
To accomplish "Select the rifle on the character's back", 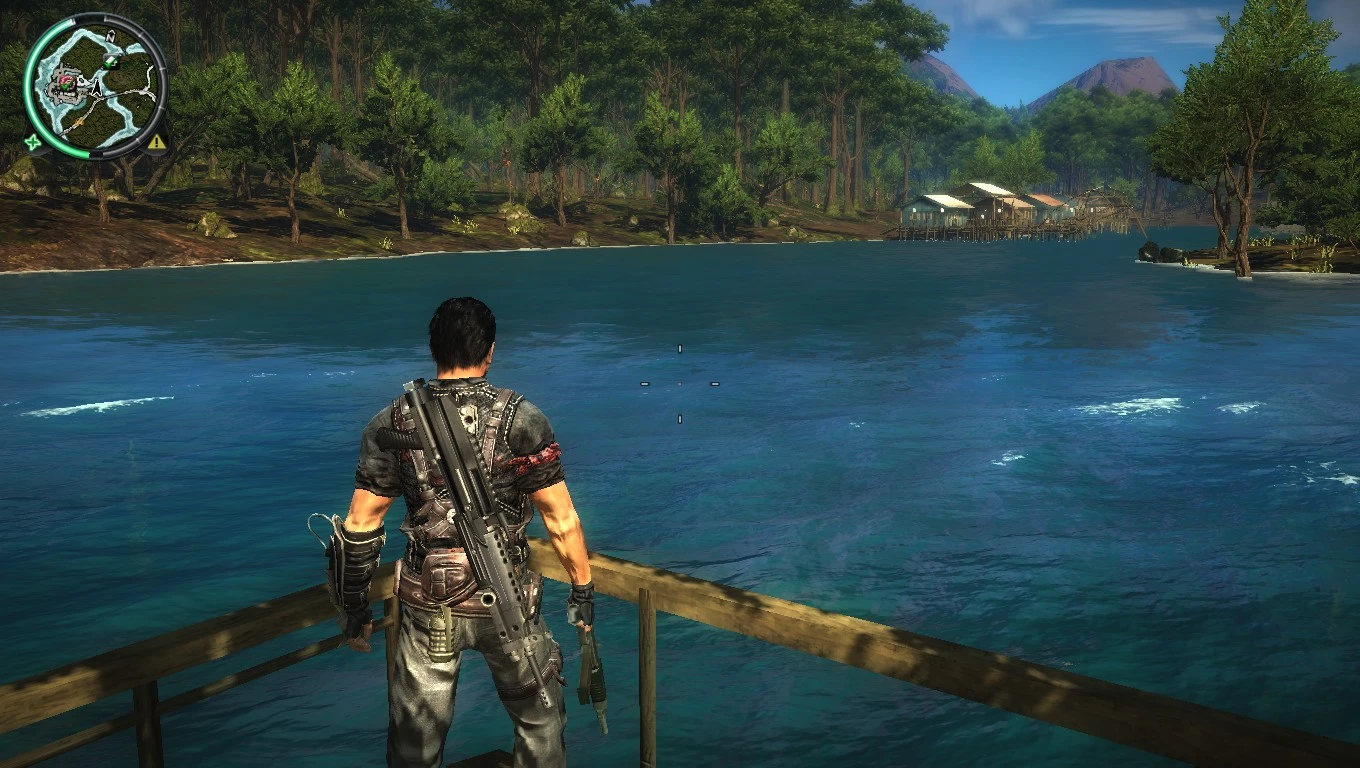I will [470, 500].
